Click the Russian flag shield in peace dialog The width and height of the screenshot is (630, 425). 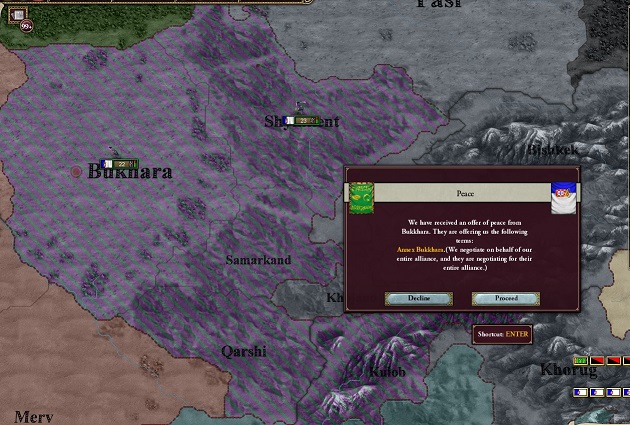tap(567, 197)
